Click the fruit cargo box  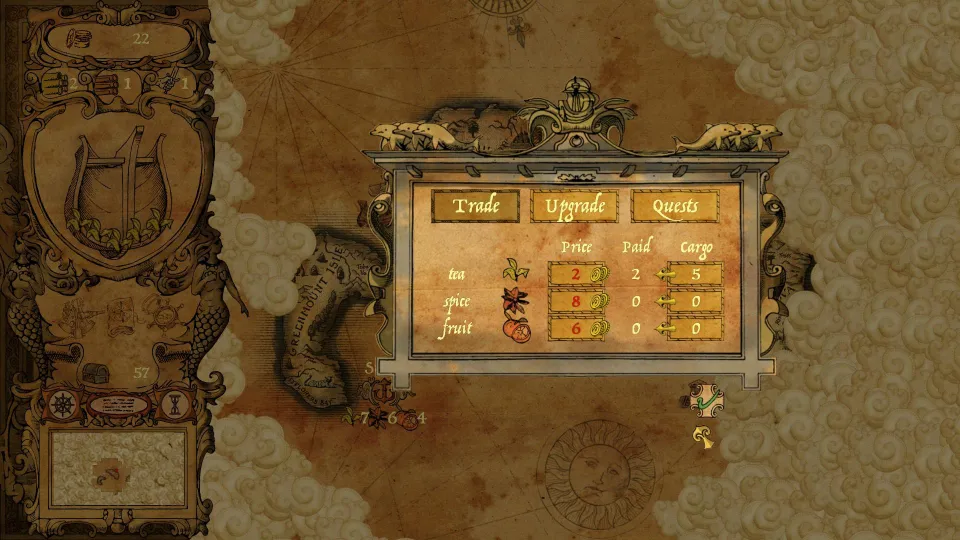pyautogui.click(x=694, y=328)
